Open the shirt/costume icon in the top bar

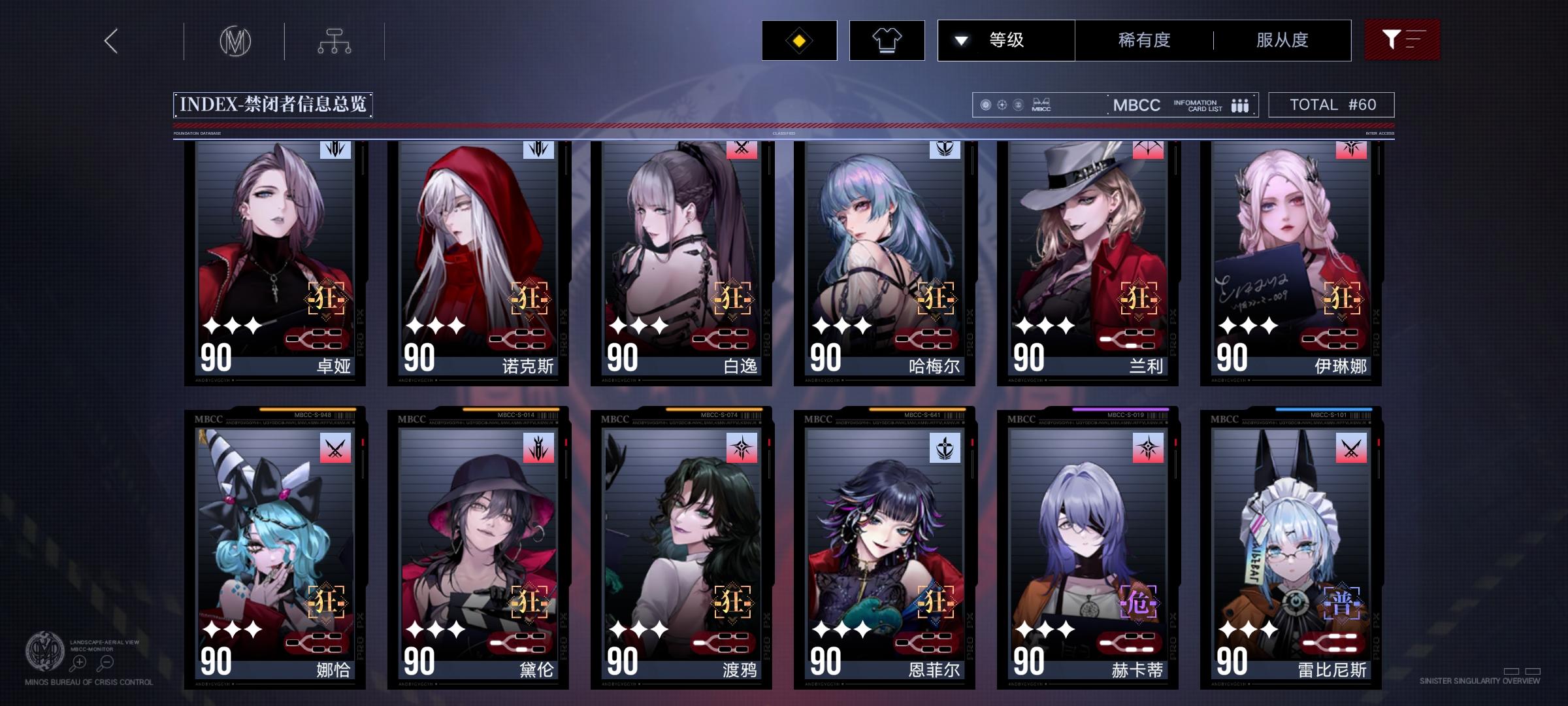887,40
